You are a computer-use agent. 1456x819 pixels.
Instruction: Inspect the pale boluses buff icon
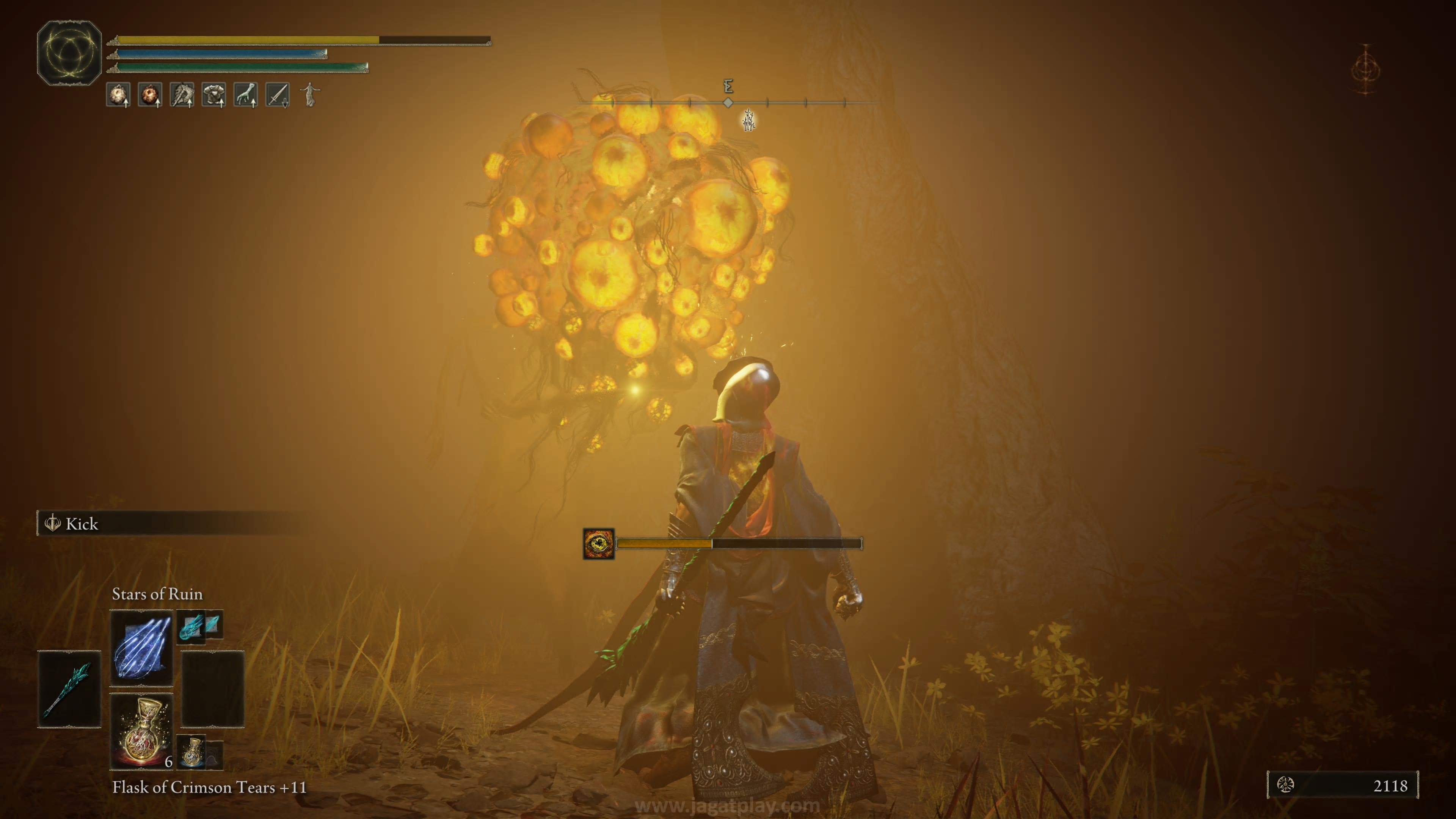pos(118,95)
